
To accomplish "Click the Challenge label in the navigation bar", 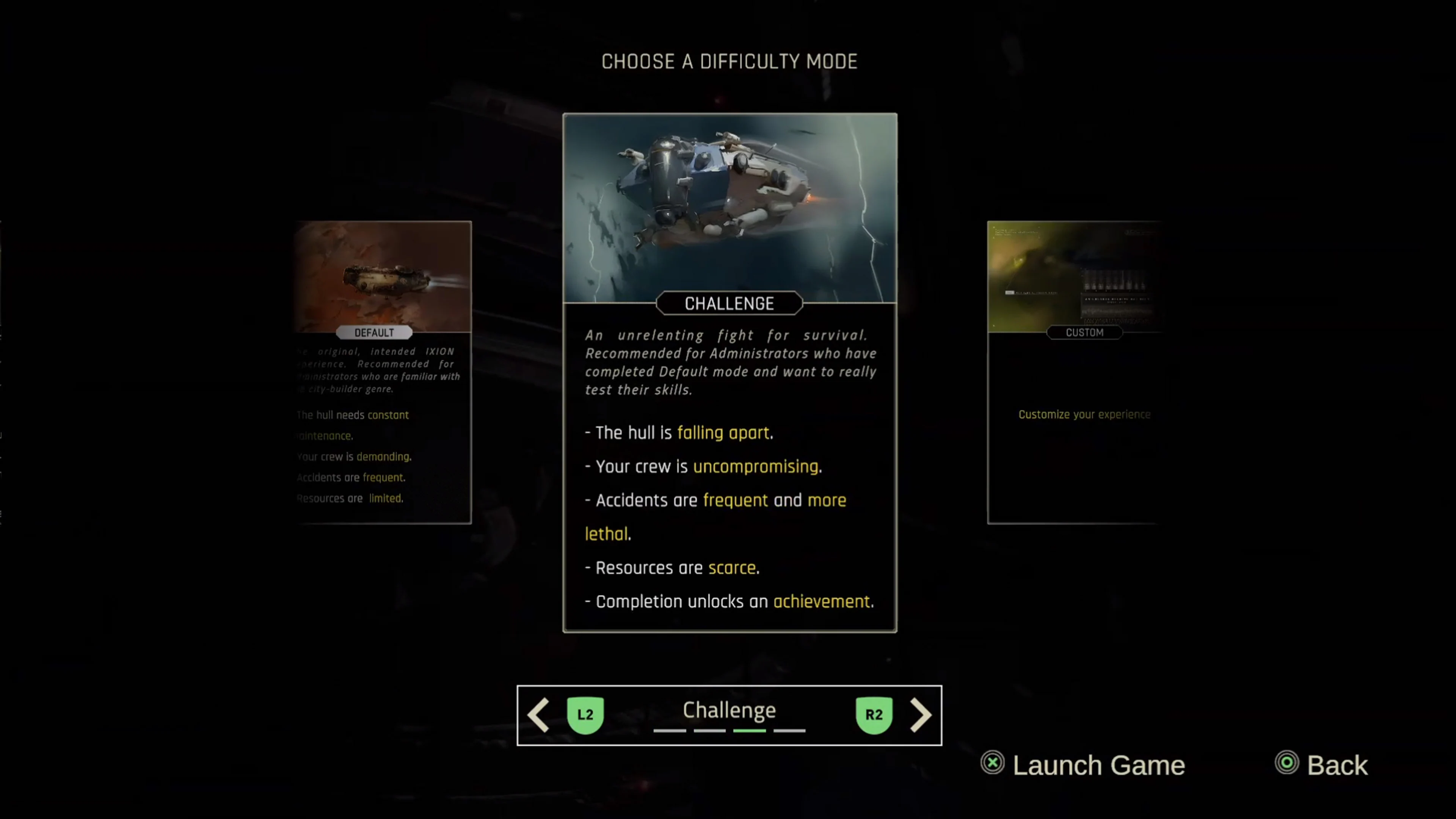I will pyautogui.click(x=729, y=711).
